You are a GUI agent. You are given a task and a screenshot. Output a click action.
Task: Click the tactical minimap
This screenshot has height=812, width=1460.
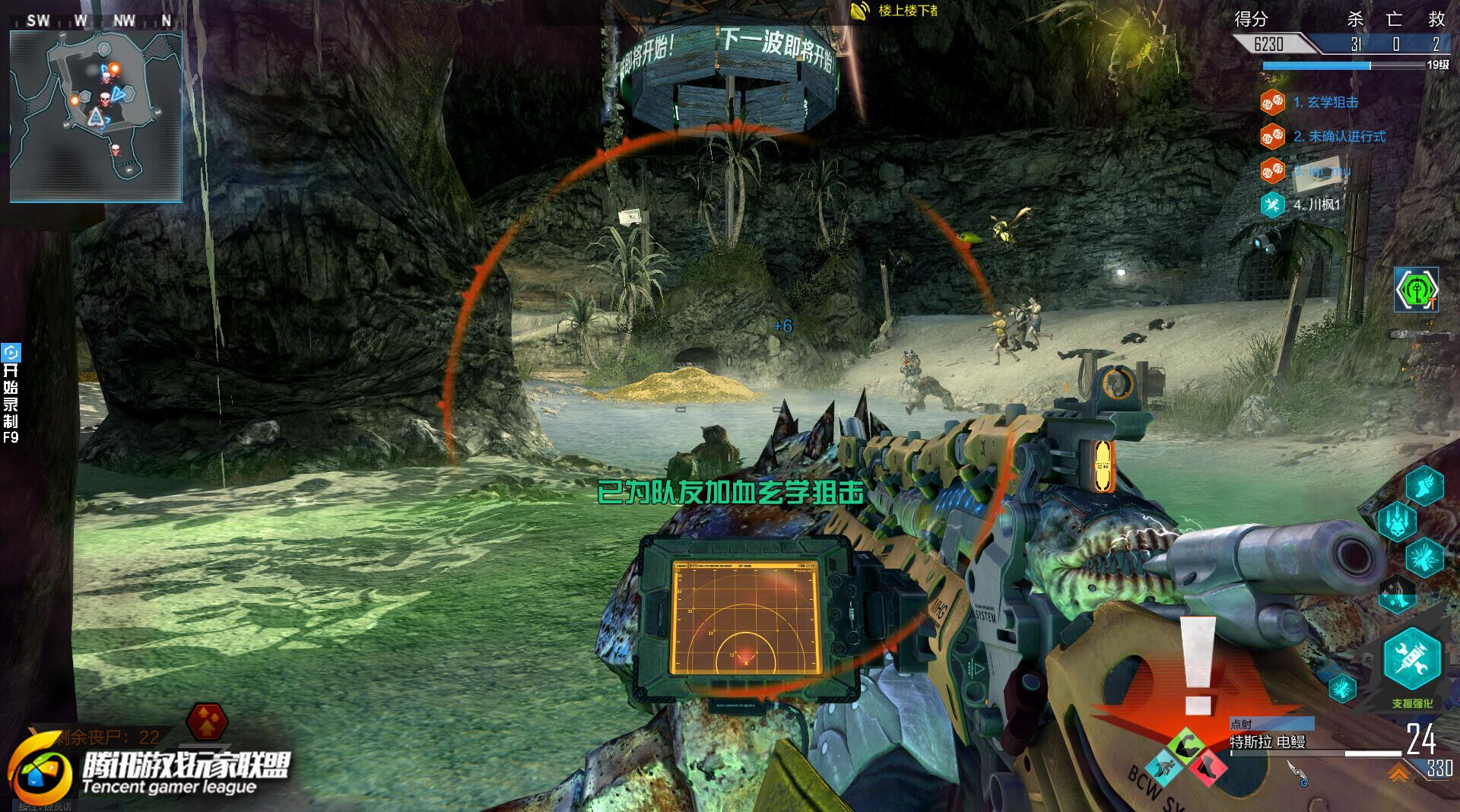[x=96, y=116]
